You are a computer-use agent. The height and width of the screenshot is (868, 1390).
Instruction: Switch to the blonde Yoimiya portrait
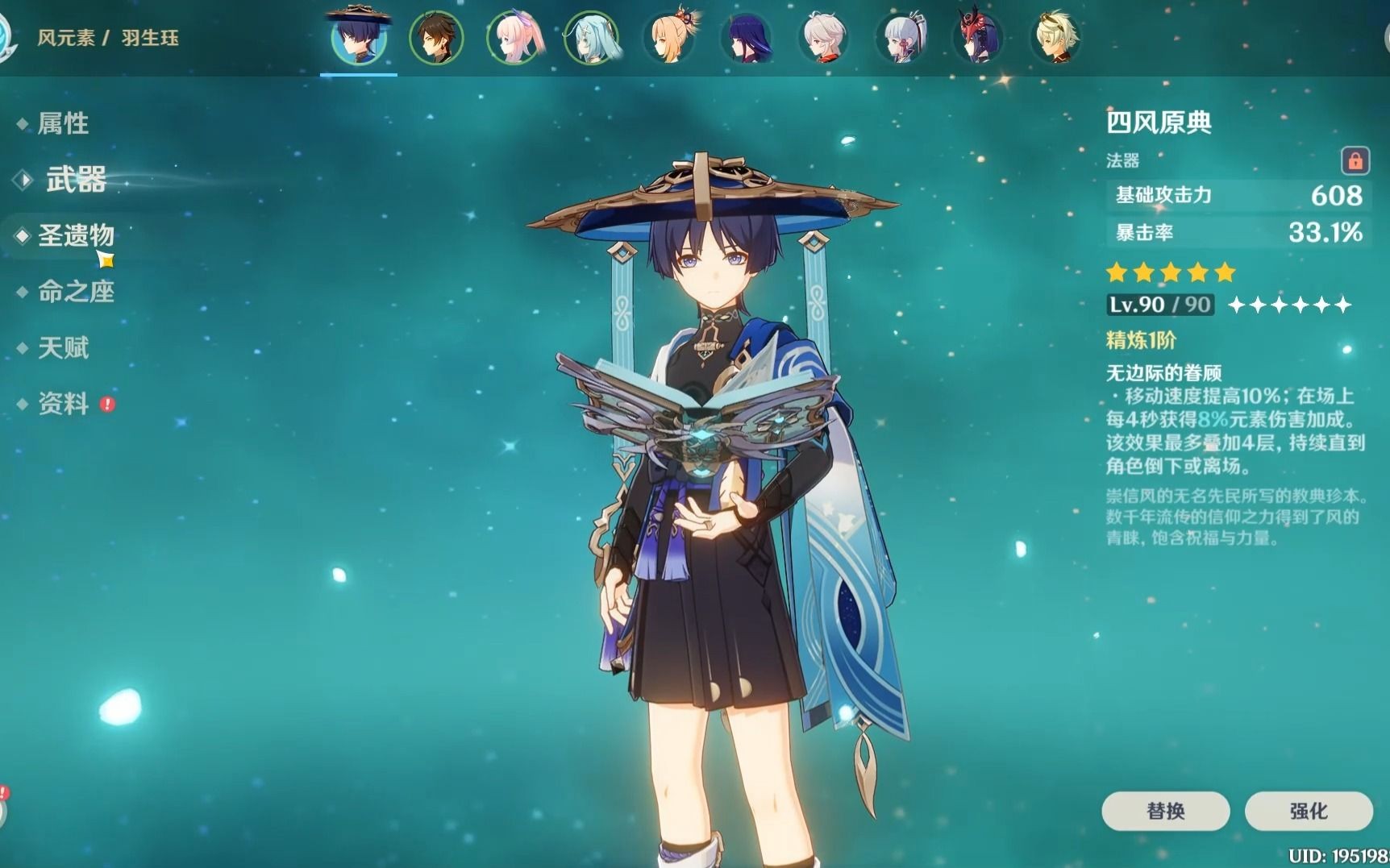669,37
